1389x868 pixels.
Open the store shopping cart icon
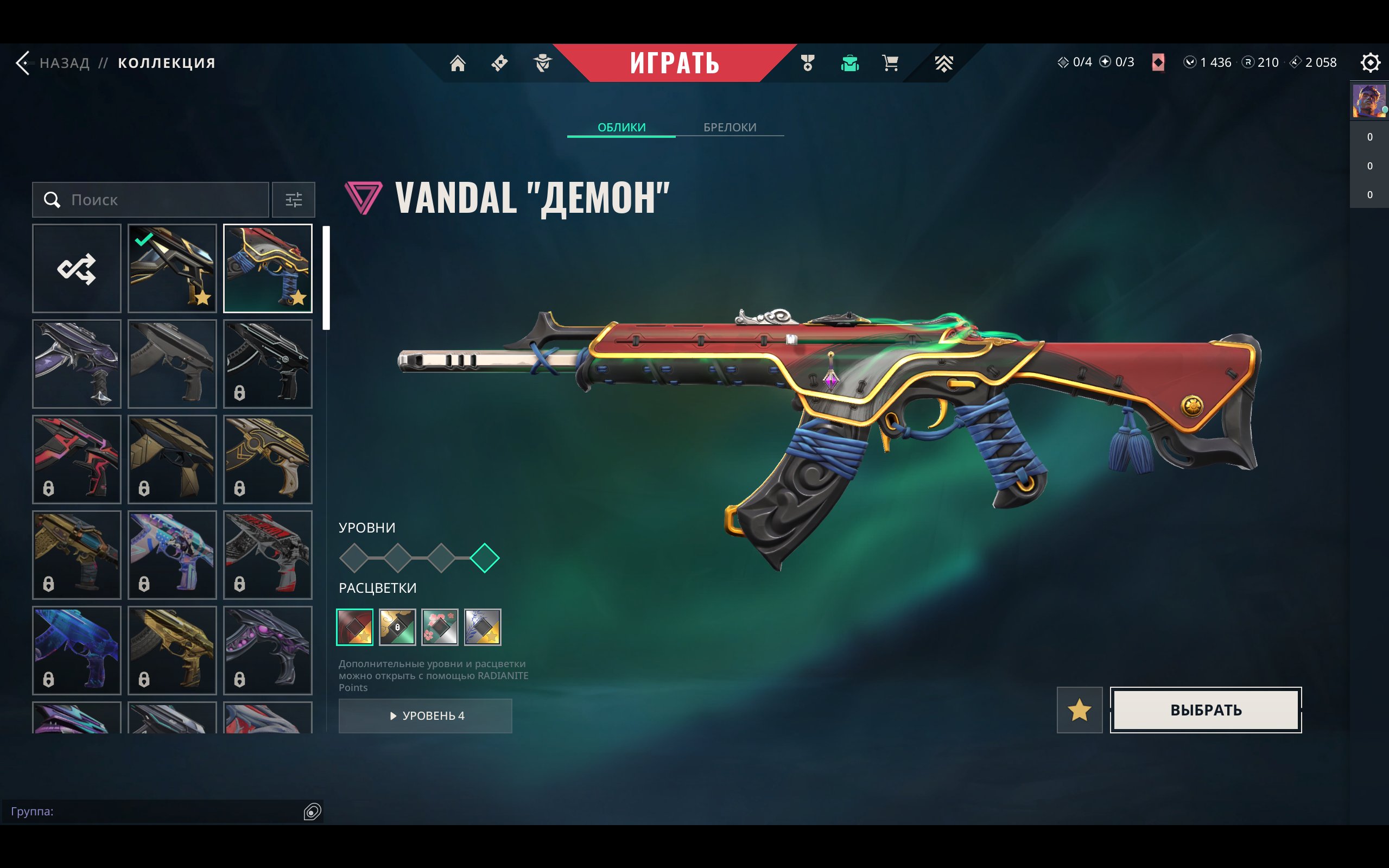890,62
